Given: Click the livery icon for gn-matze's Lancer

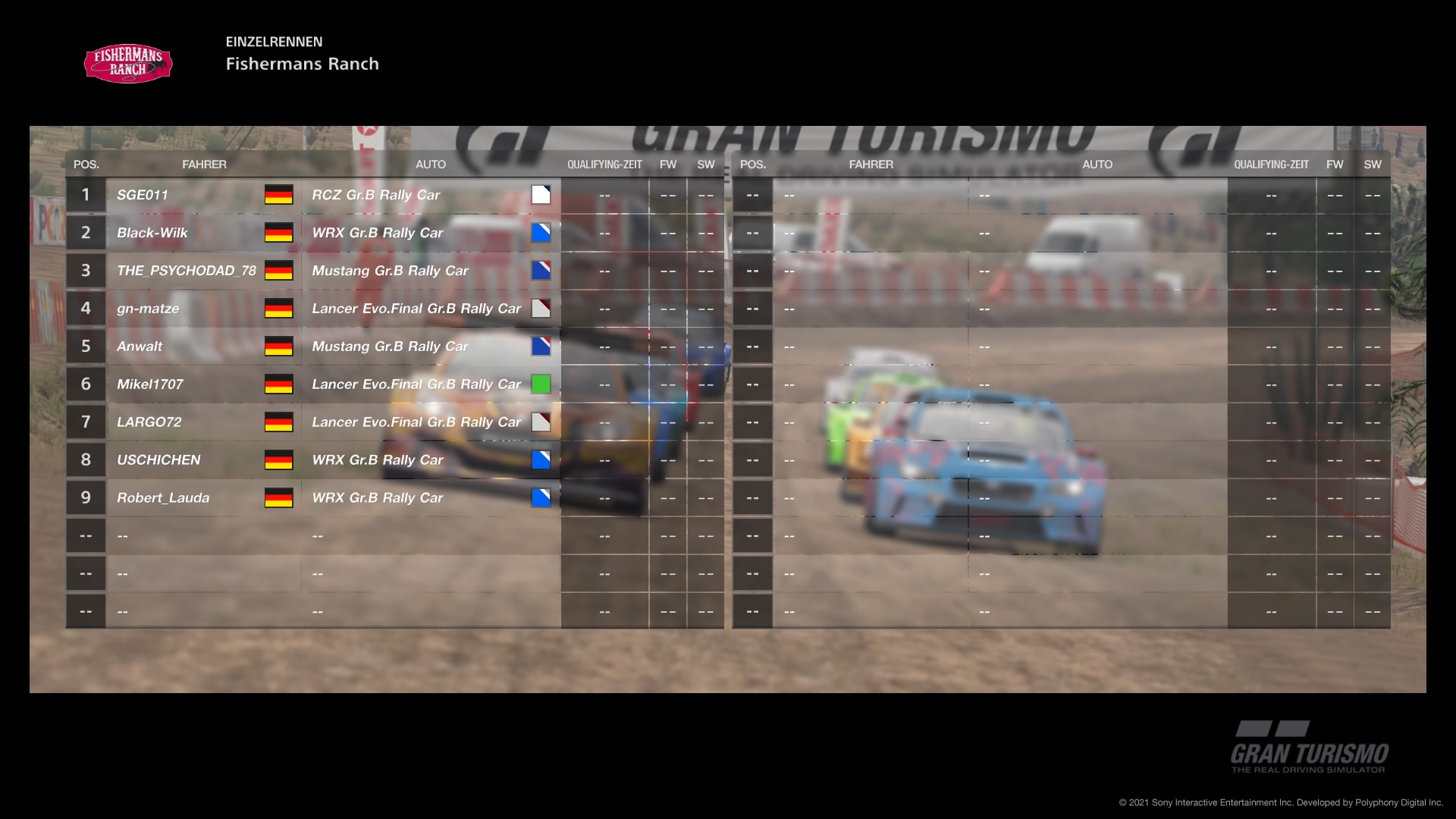Looking at the screenshot, I should coord(541,309).
